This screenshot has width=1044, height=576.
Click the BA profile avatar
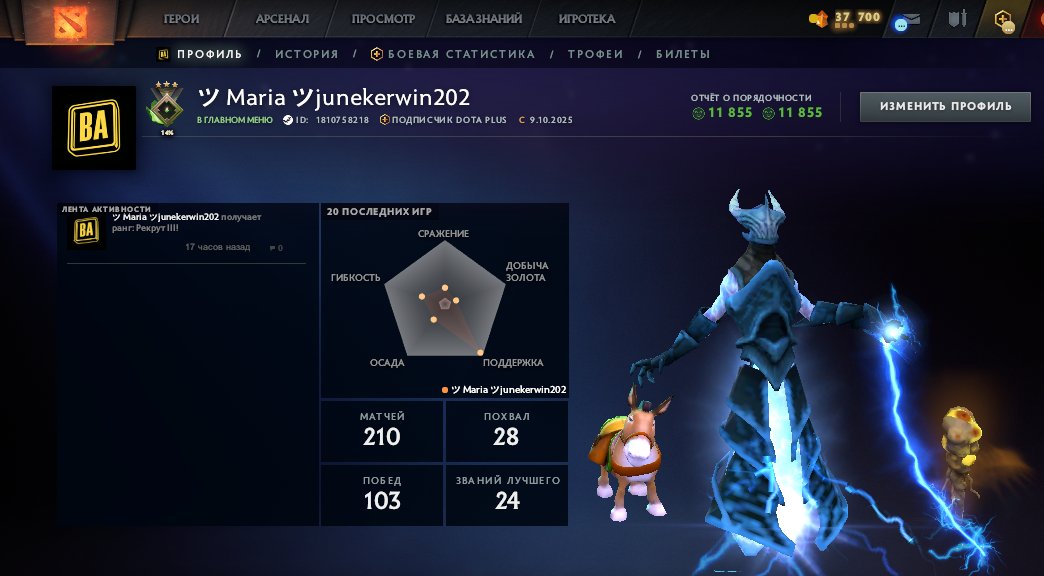pos(94,127)
